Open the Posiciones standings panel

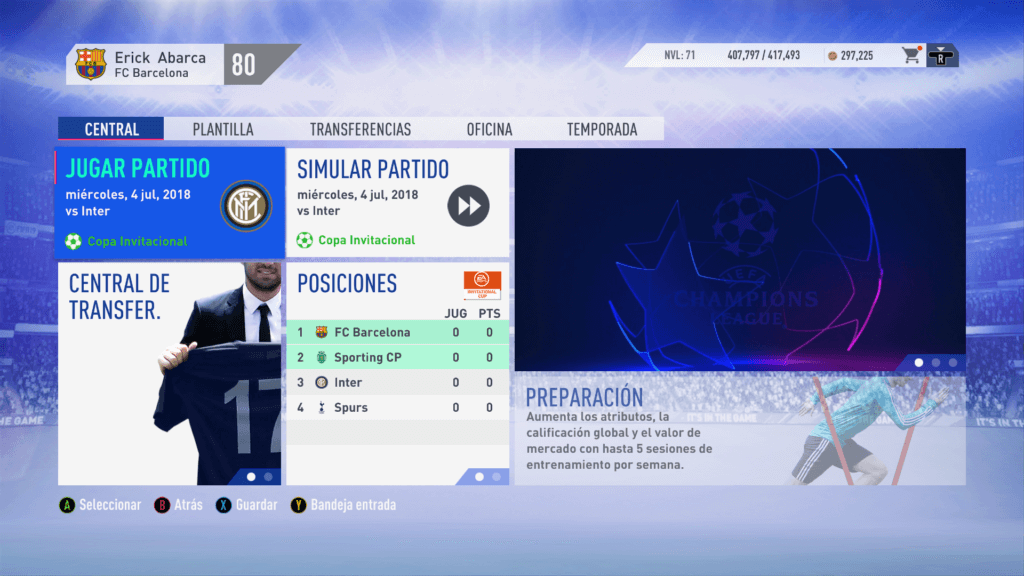[x=397, y=283]
